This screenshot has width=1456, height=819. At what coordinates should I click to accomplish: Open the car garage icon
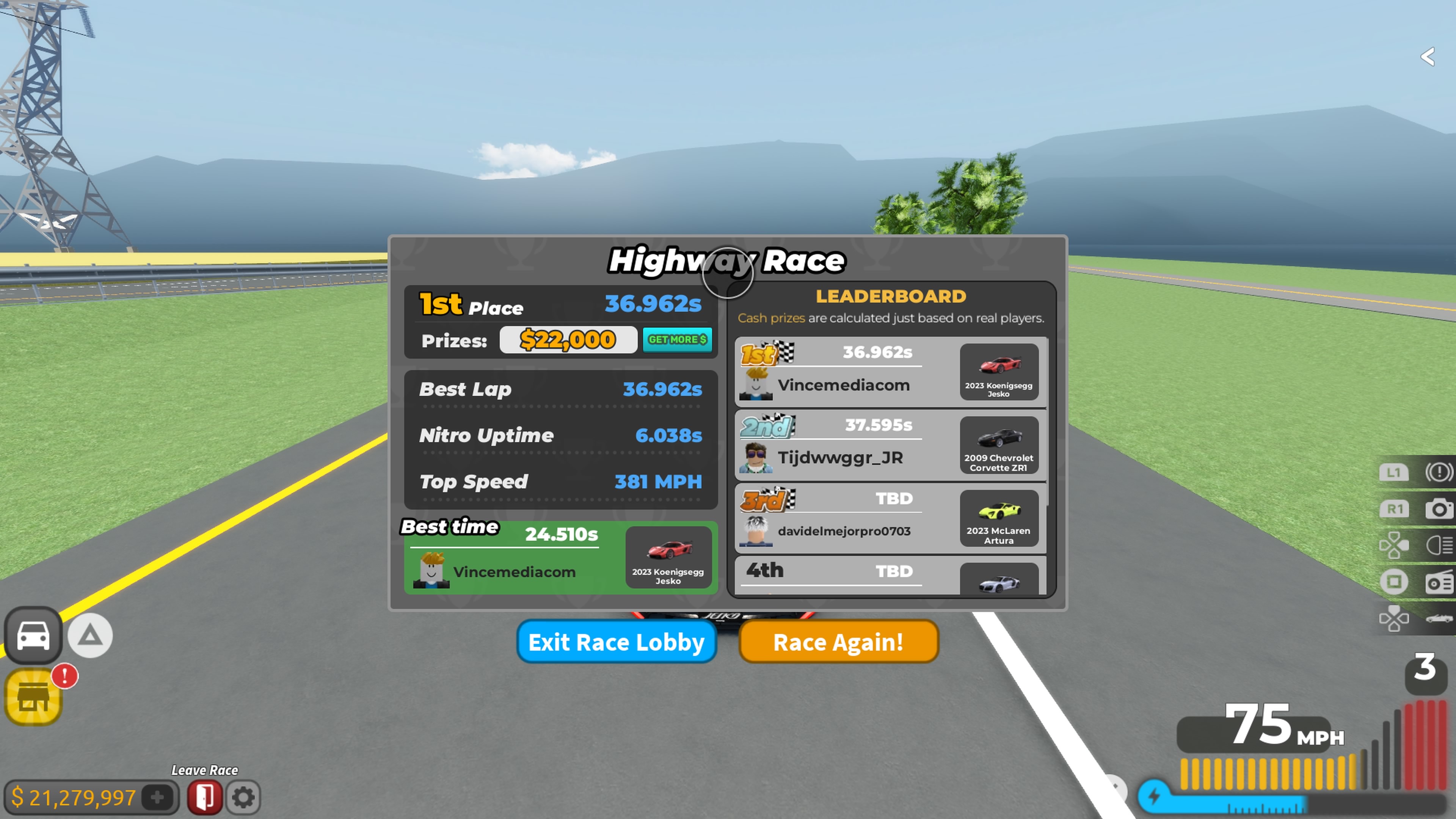33,635
